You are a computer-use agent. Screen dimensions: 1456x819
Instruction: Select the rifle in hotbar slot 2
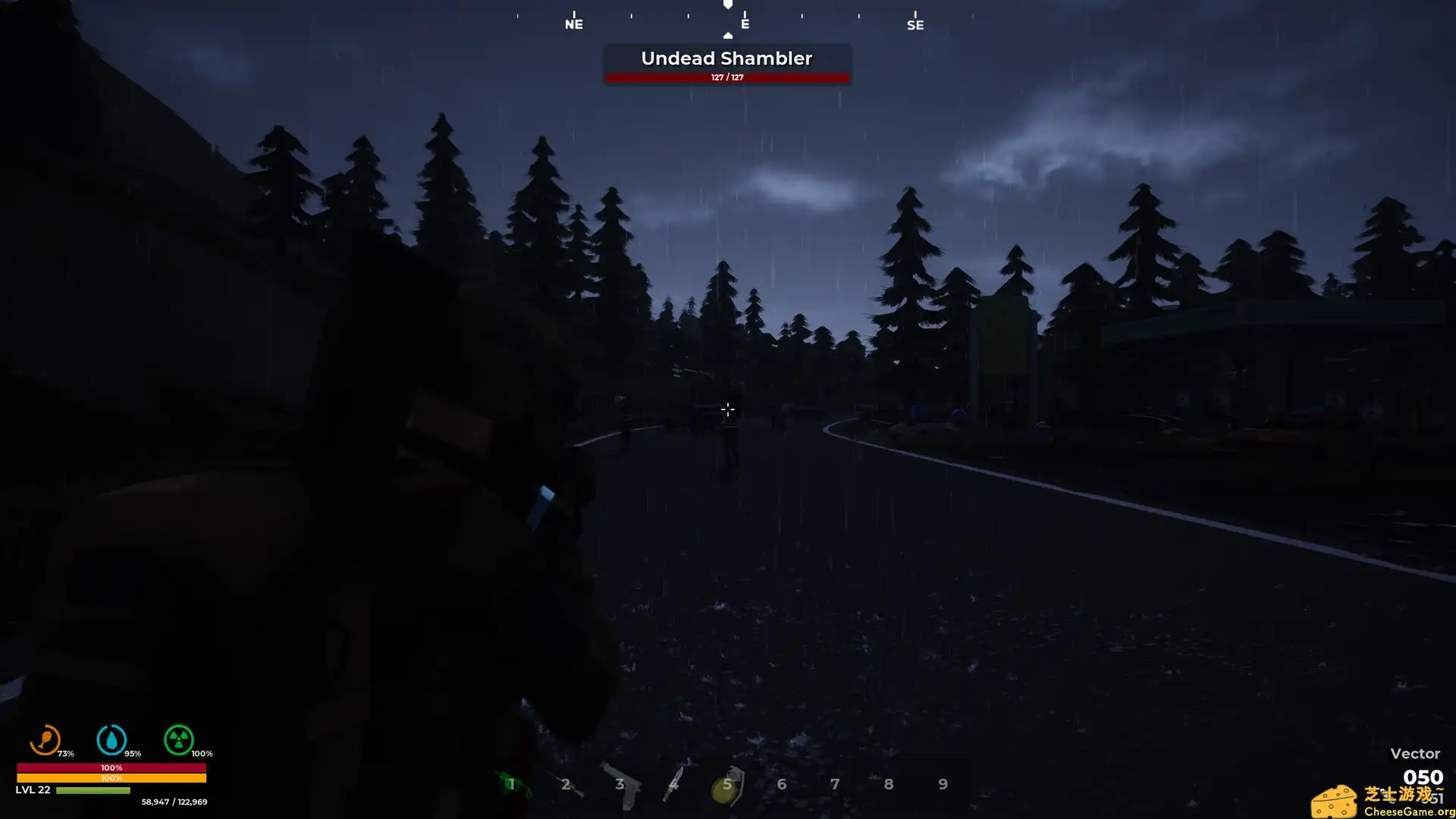pos(566,783)
